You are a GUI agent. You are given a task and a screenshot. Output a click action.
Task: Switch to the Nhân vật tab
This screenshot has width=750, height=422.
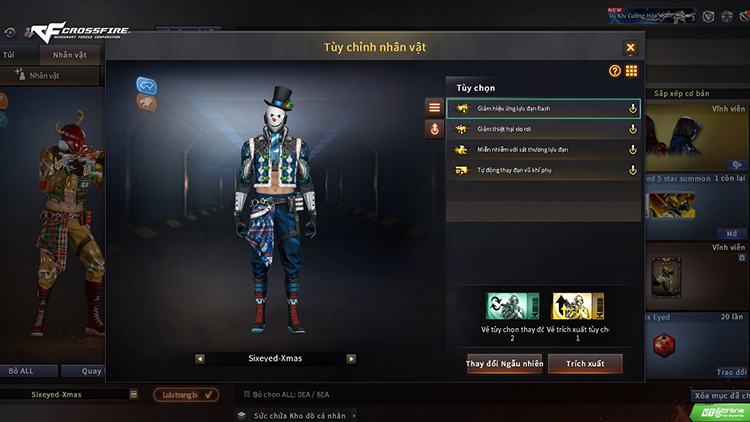70,55
